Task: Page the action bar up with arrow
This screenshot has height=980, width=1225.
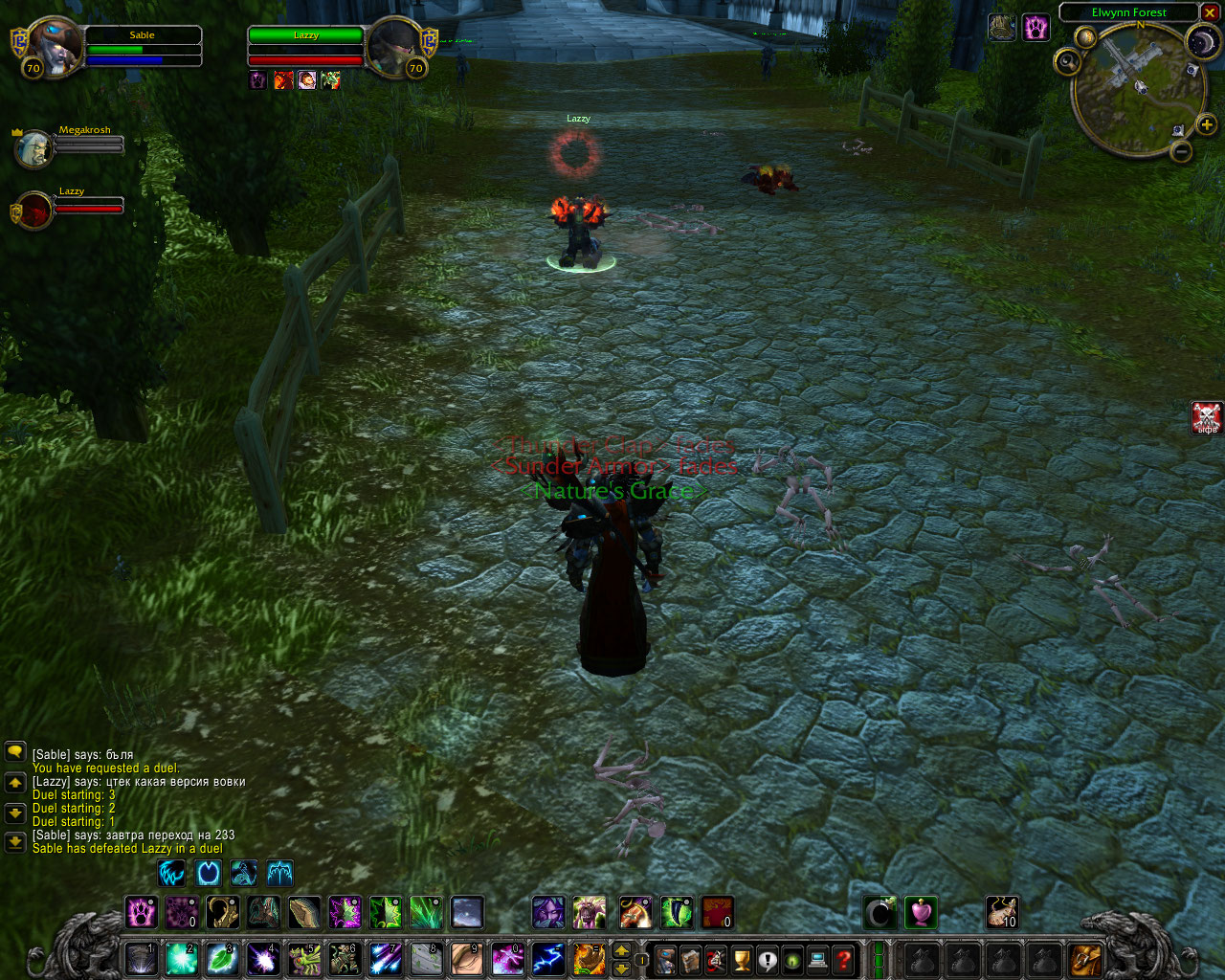Action: point(621,950)
